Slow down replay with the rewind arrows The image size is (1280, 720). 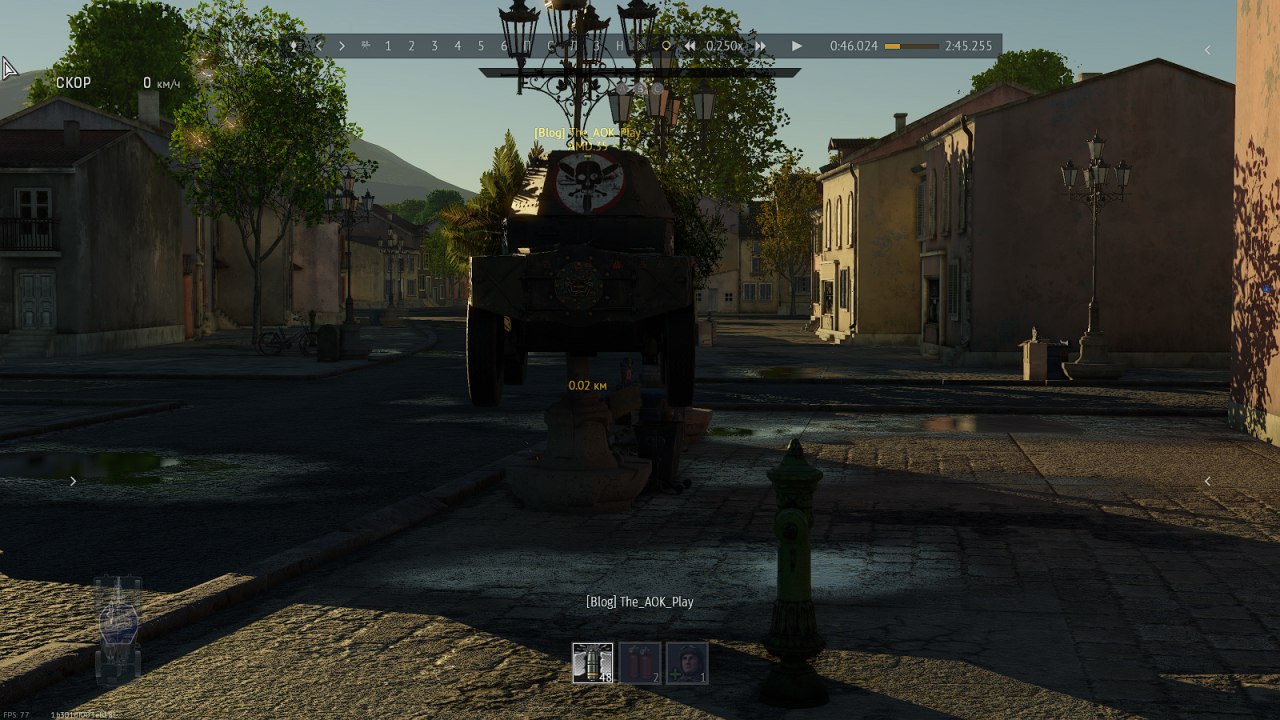690,46
